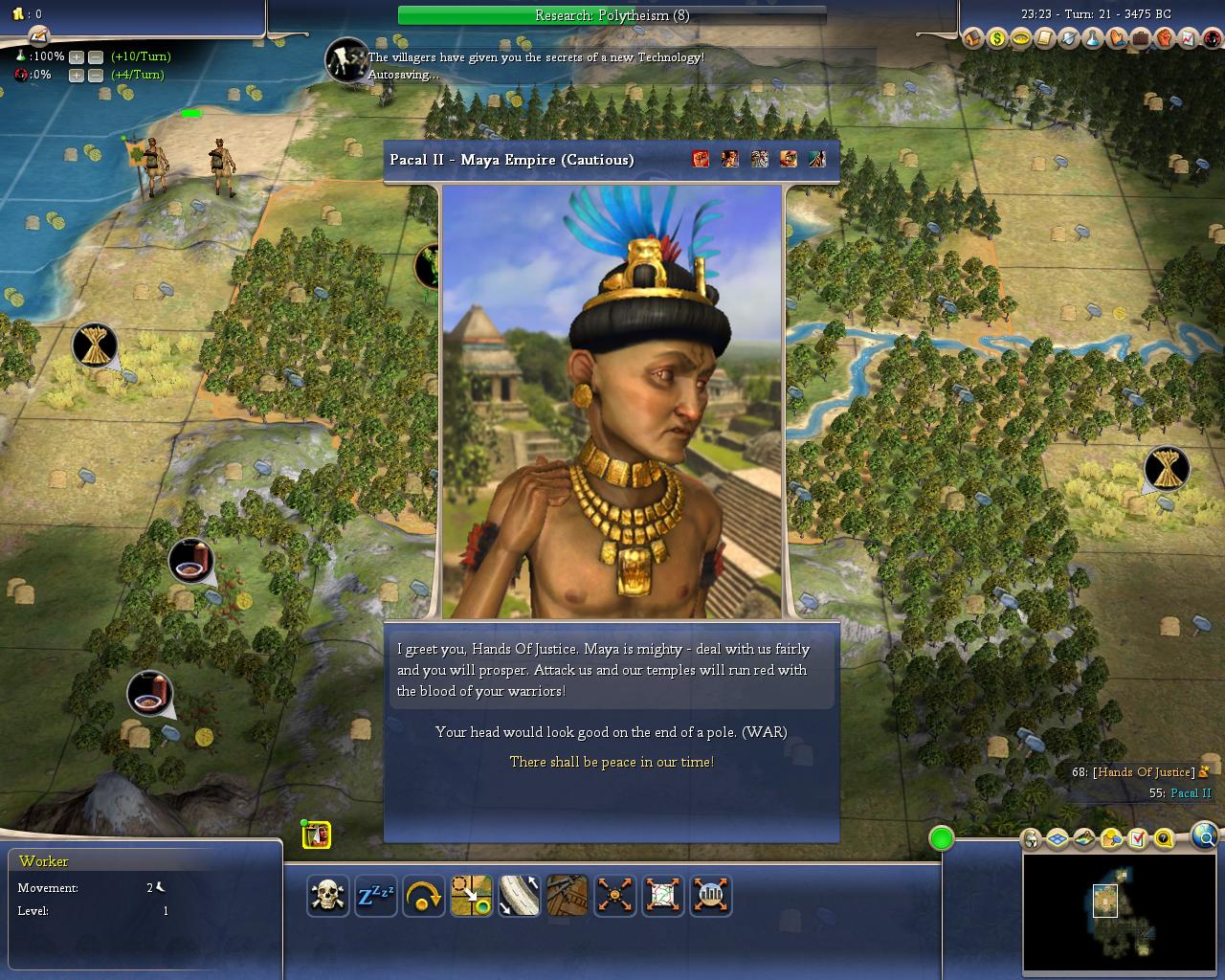Open the domestic advisor house icon
This screenshot has width=1225, height=980.
tap(973, 38)
